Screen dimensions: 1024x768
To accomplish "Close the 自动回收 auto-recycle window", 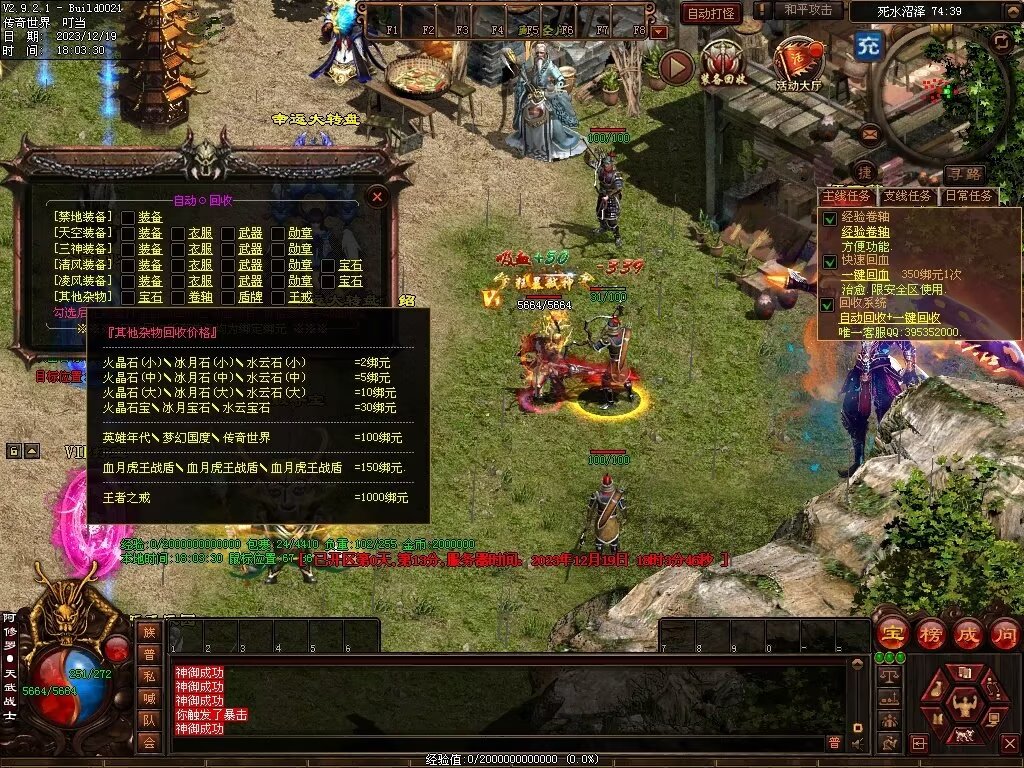I will [x=377, y=197].
